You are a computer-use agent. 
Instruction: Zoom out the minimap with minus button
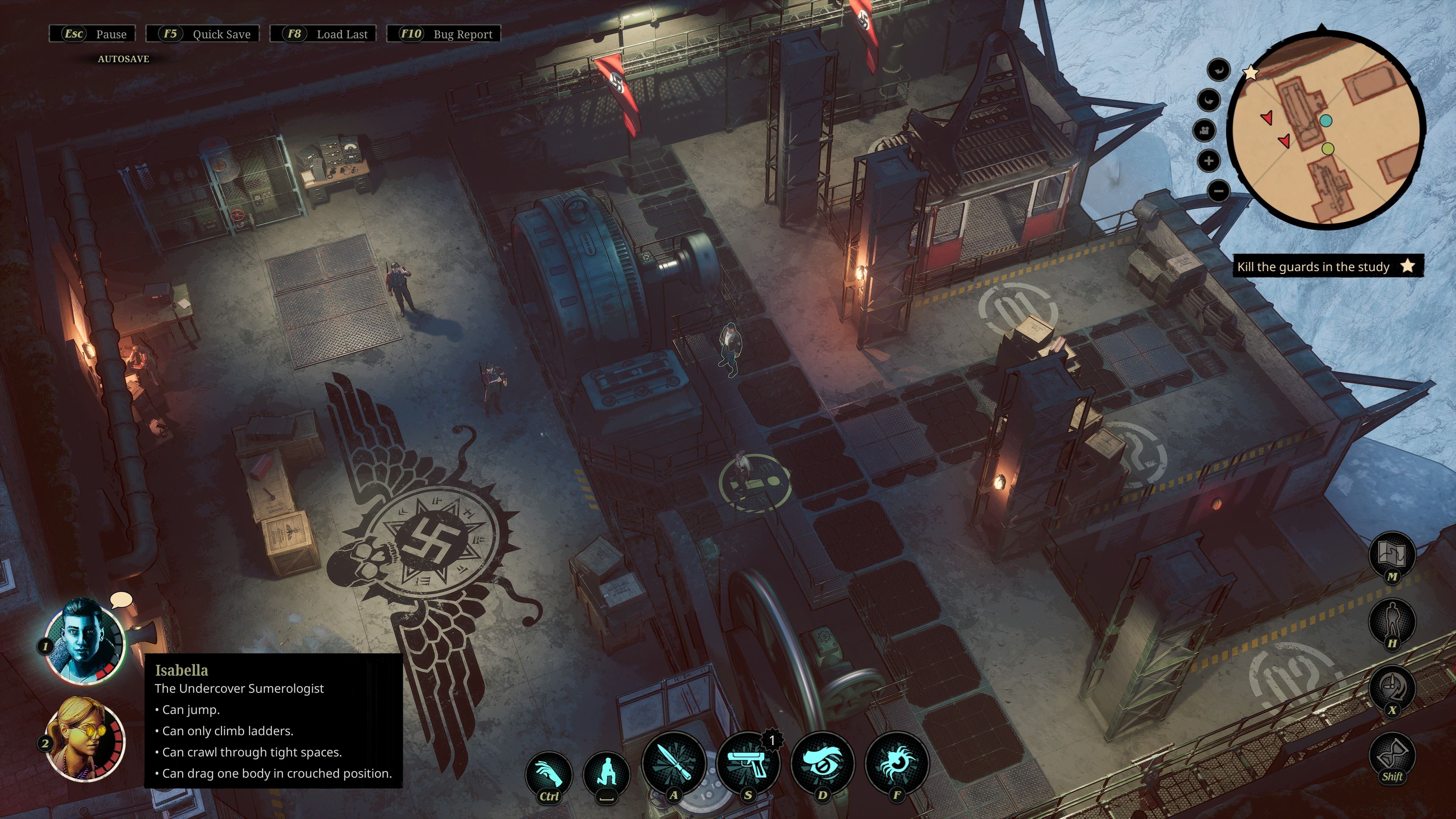coord(1219,191)
